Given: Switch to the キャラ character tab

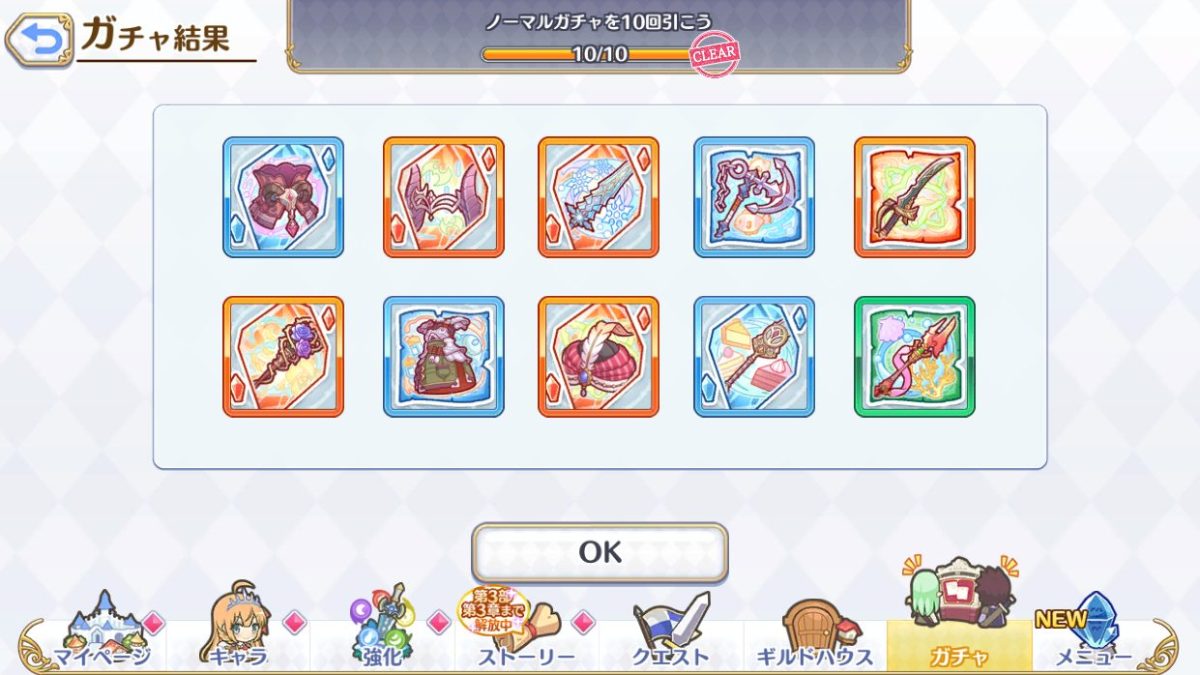Looking at the screenshot, I should point(238,632).
